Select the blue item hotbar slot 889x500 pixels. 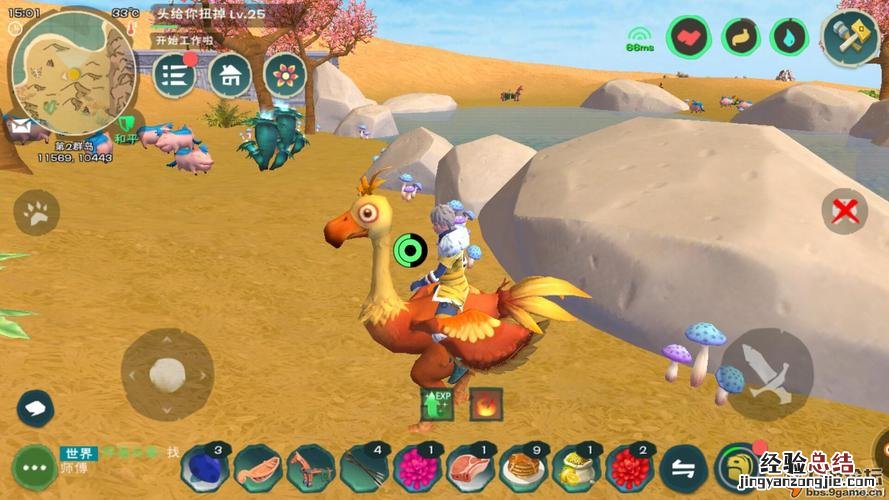pos(205,468)
